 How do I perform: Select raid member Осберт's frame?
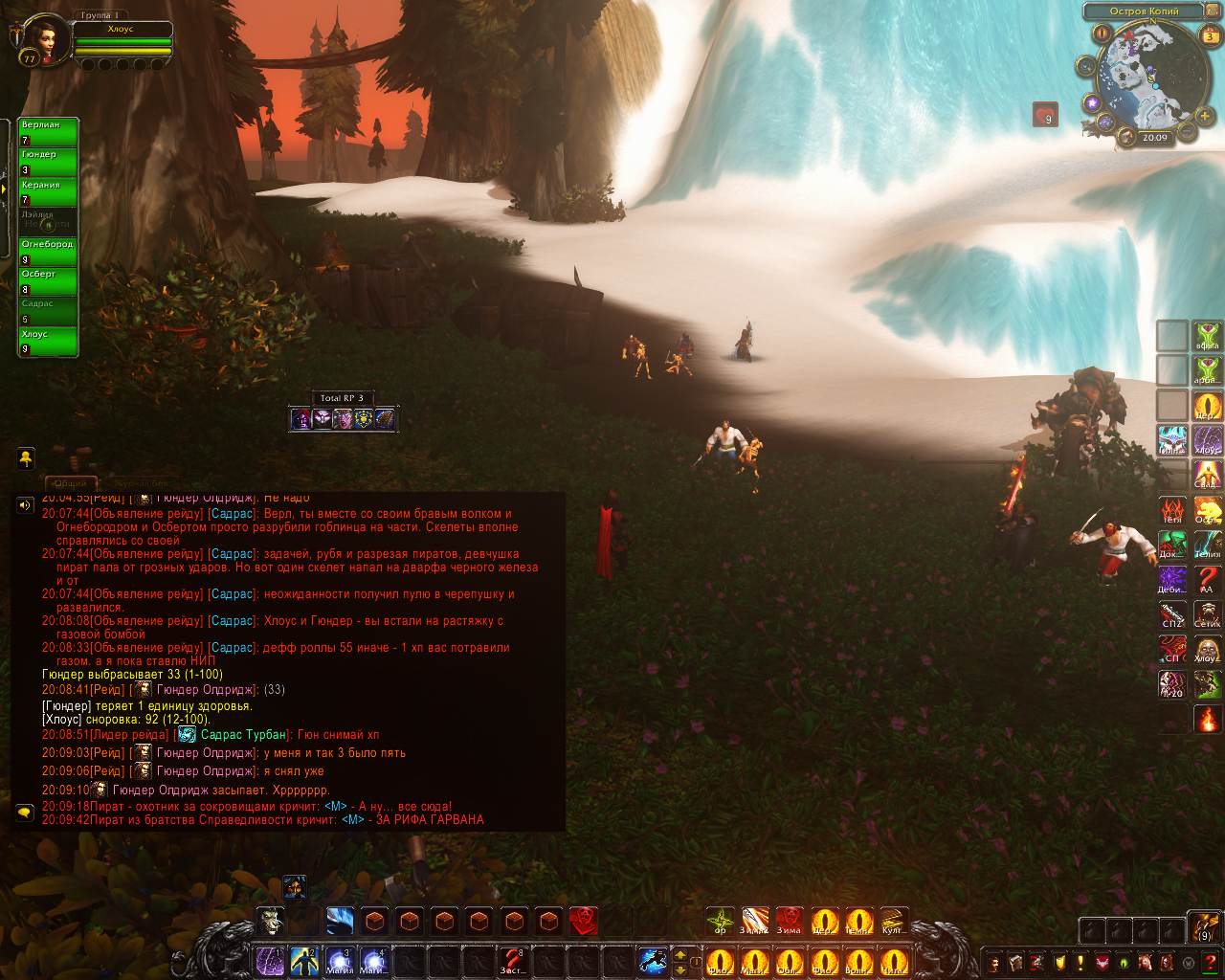pyautogui.click(x=48, y=281)
